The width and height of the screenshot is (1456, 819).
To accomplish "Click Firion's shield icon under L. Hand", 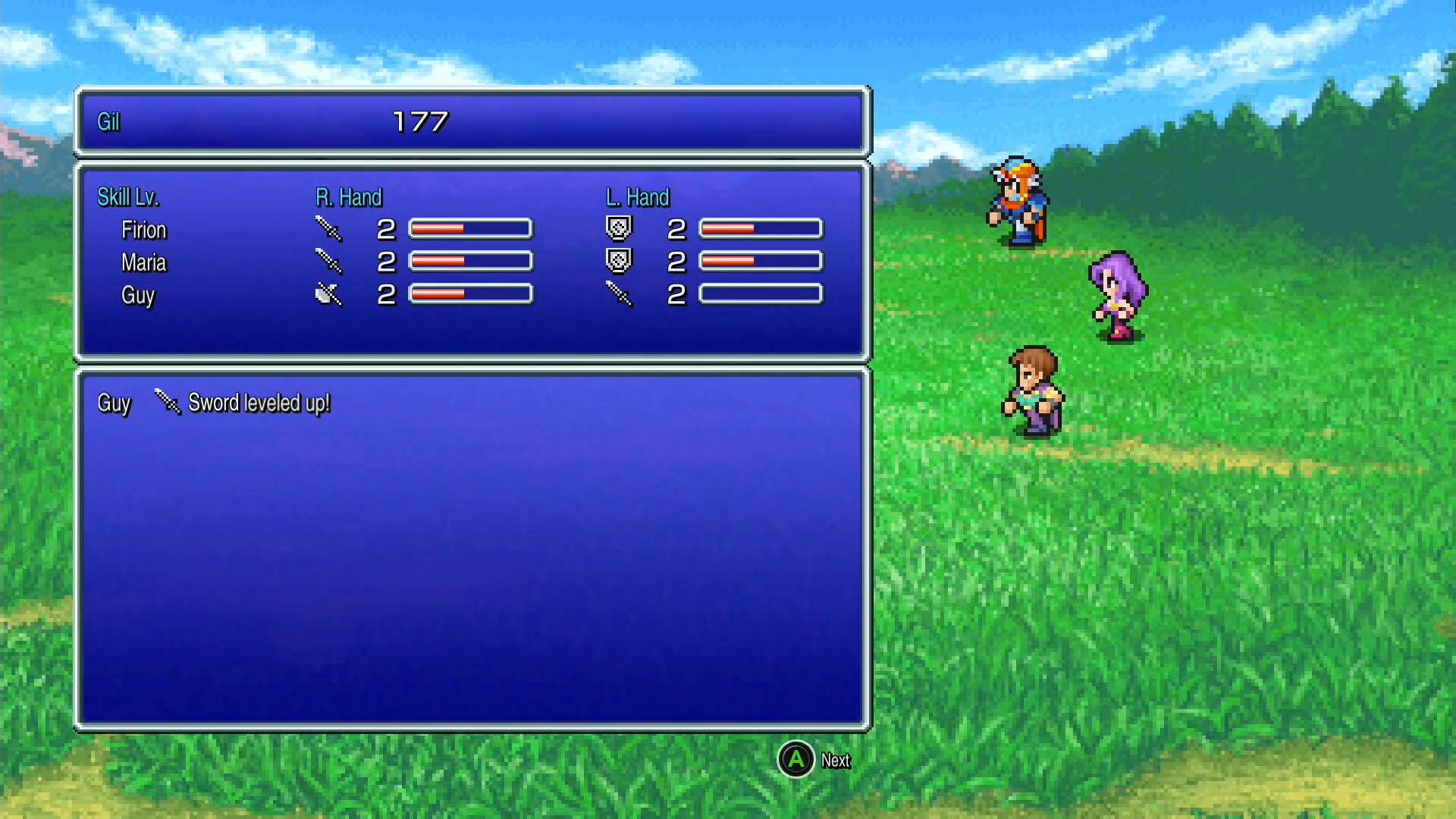I will 620,227.
